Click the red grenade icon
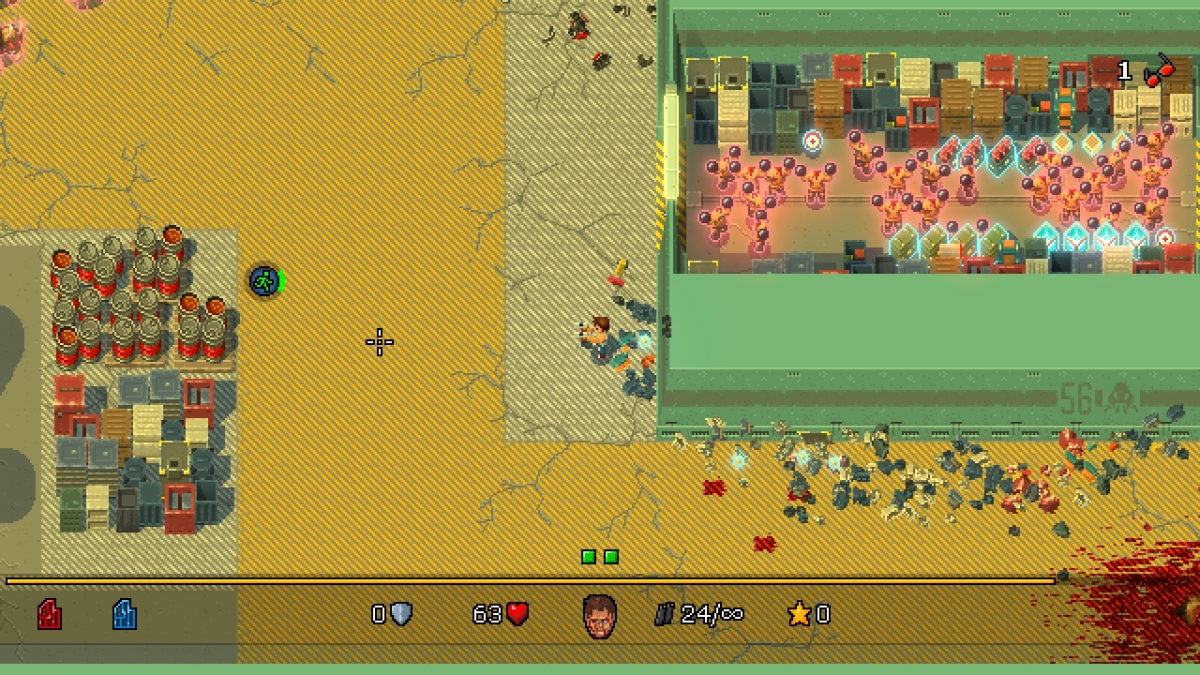Viewport: 1200px width, 675px height. [1158, 71]
